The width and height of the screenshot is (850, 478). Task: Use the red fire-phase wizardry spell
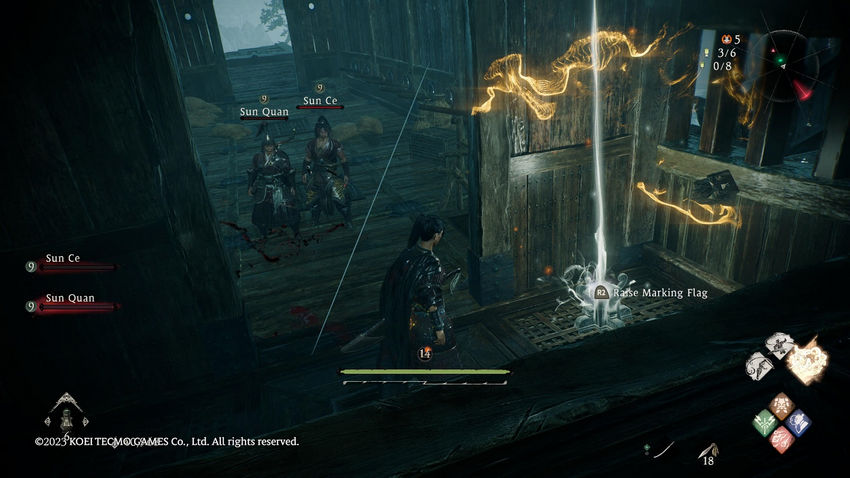click(x=782, y=439)
